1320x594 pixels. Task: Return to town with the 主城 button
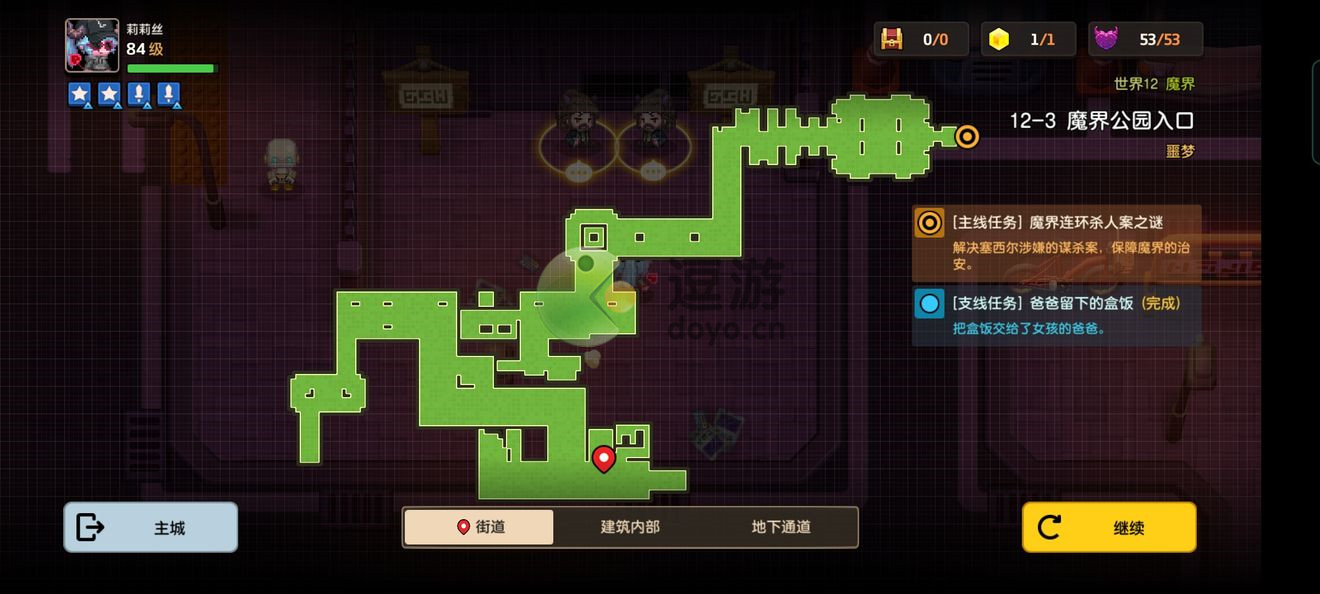pos(151,527)
